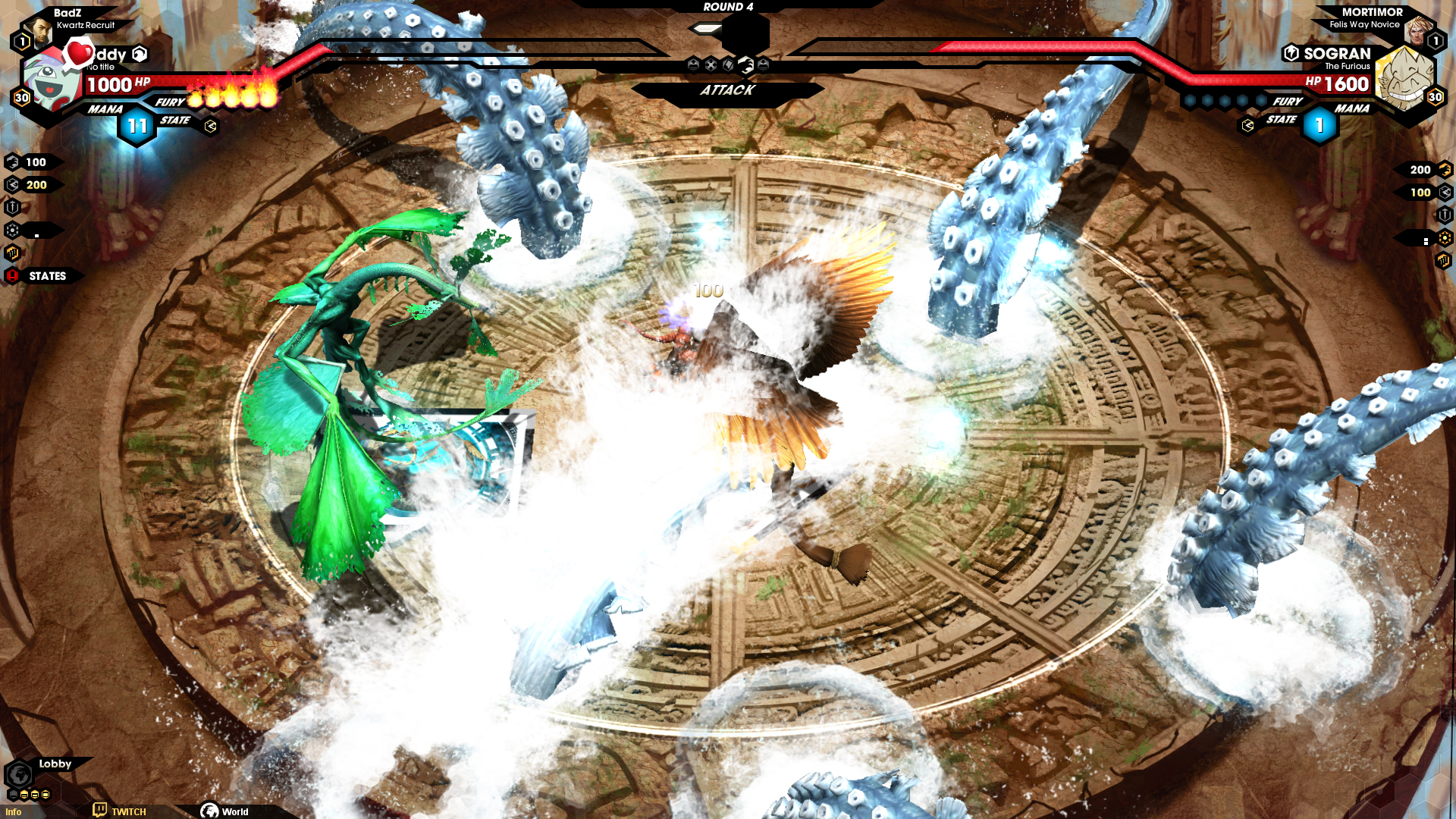Open the Info link at bottom left
The image size is (1456, 819).
[x=12, y=811]
